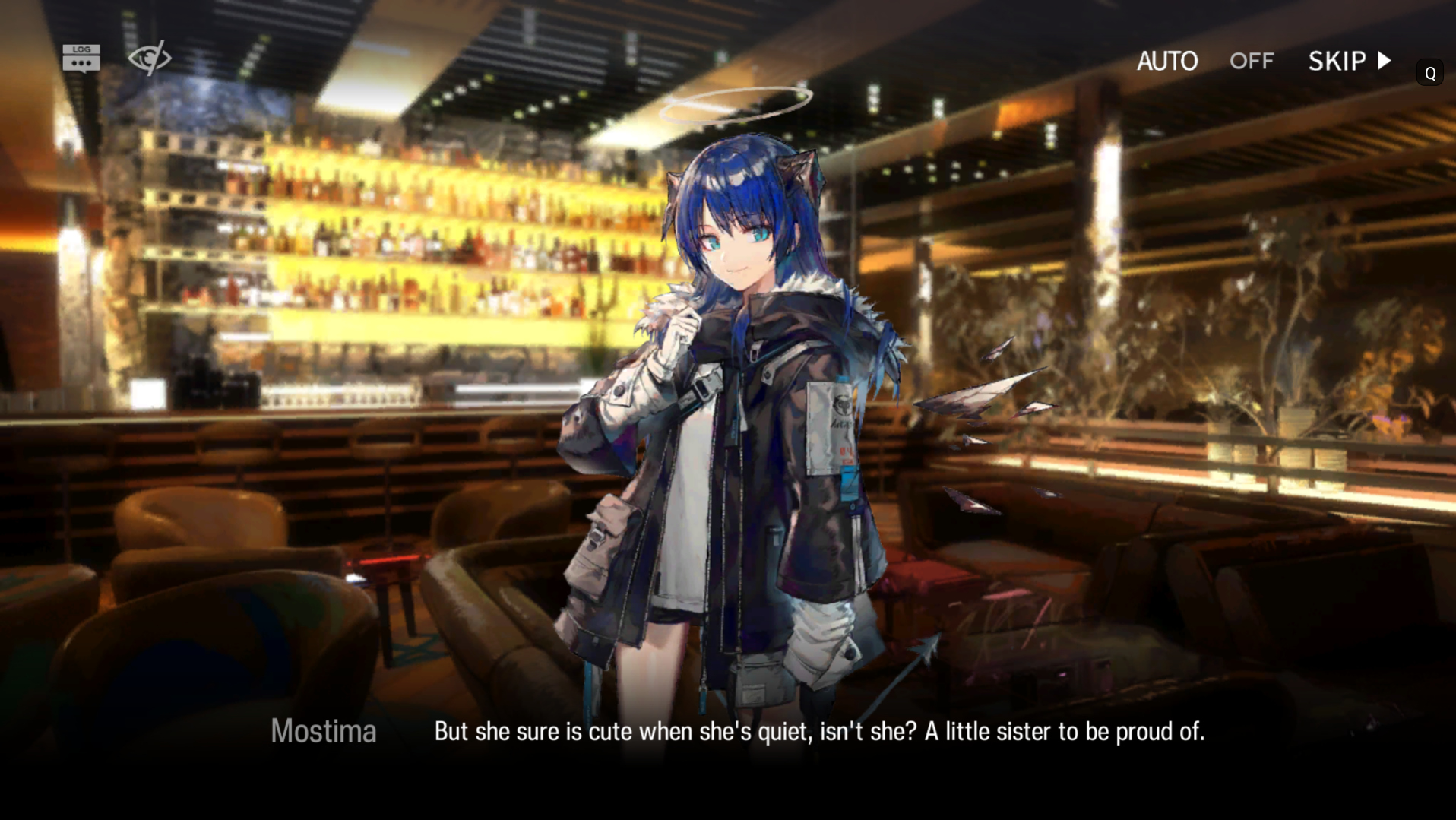Hide the dialogue interface with eye icon
1456x820 pixels.
pos(149,58)
